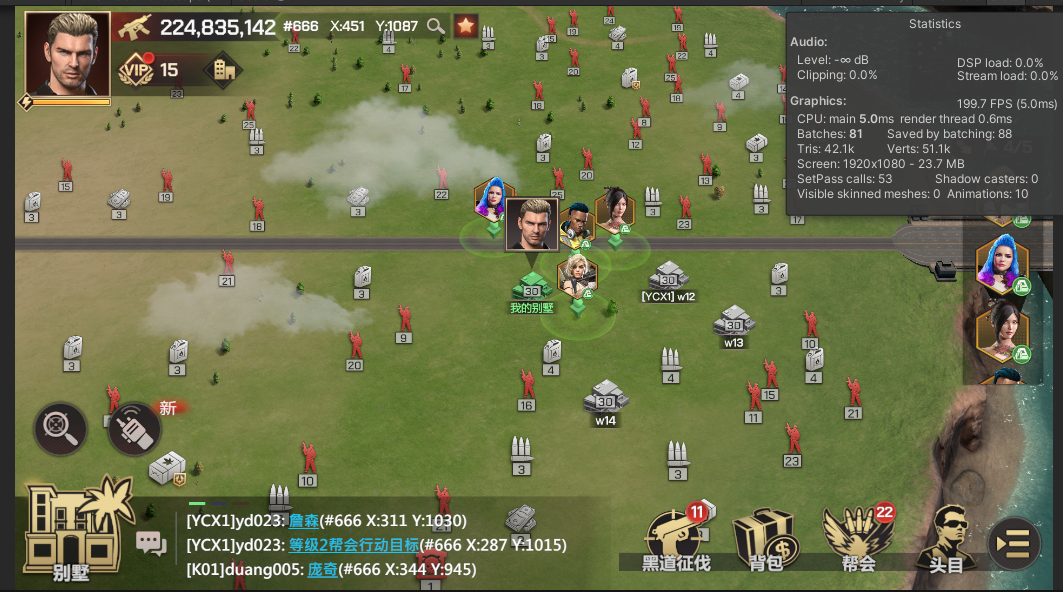Viewport: 1063px width, 592px height.
Task: Open the 头目 boss menu
Action: (946, 540)
